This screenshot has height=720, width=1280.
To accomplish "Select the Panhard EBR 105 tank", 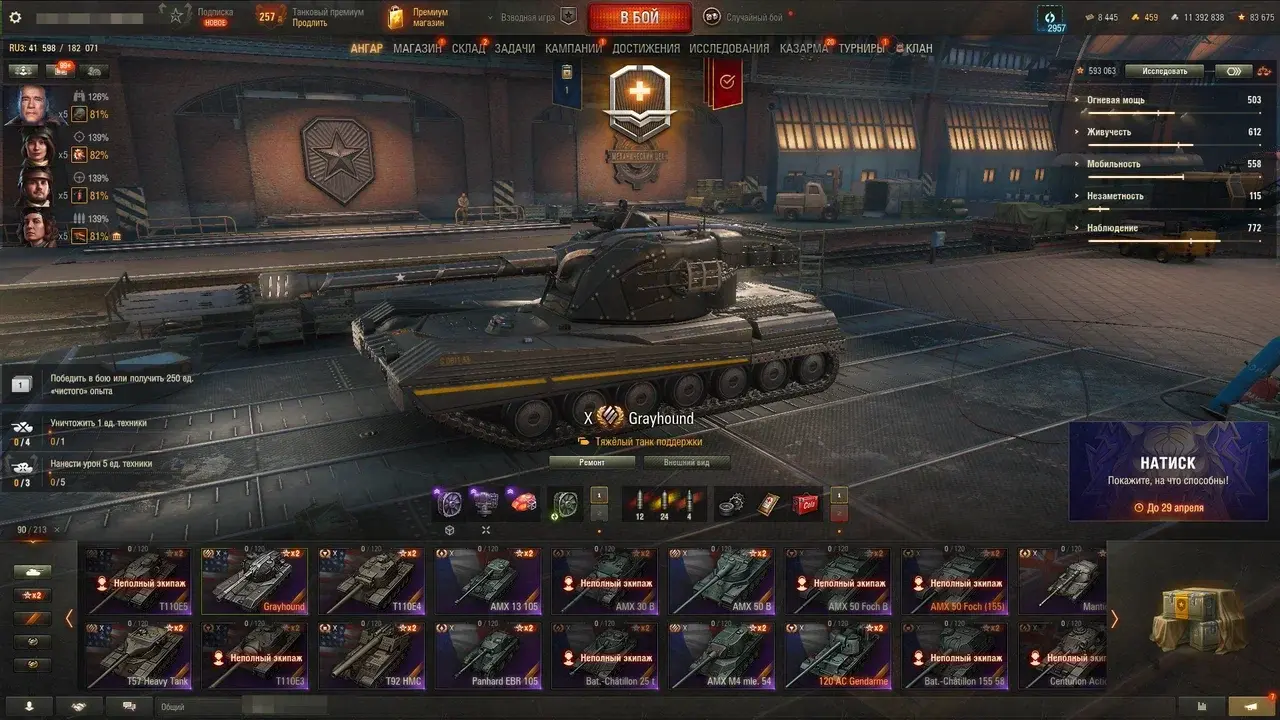I will click(488, 655).
